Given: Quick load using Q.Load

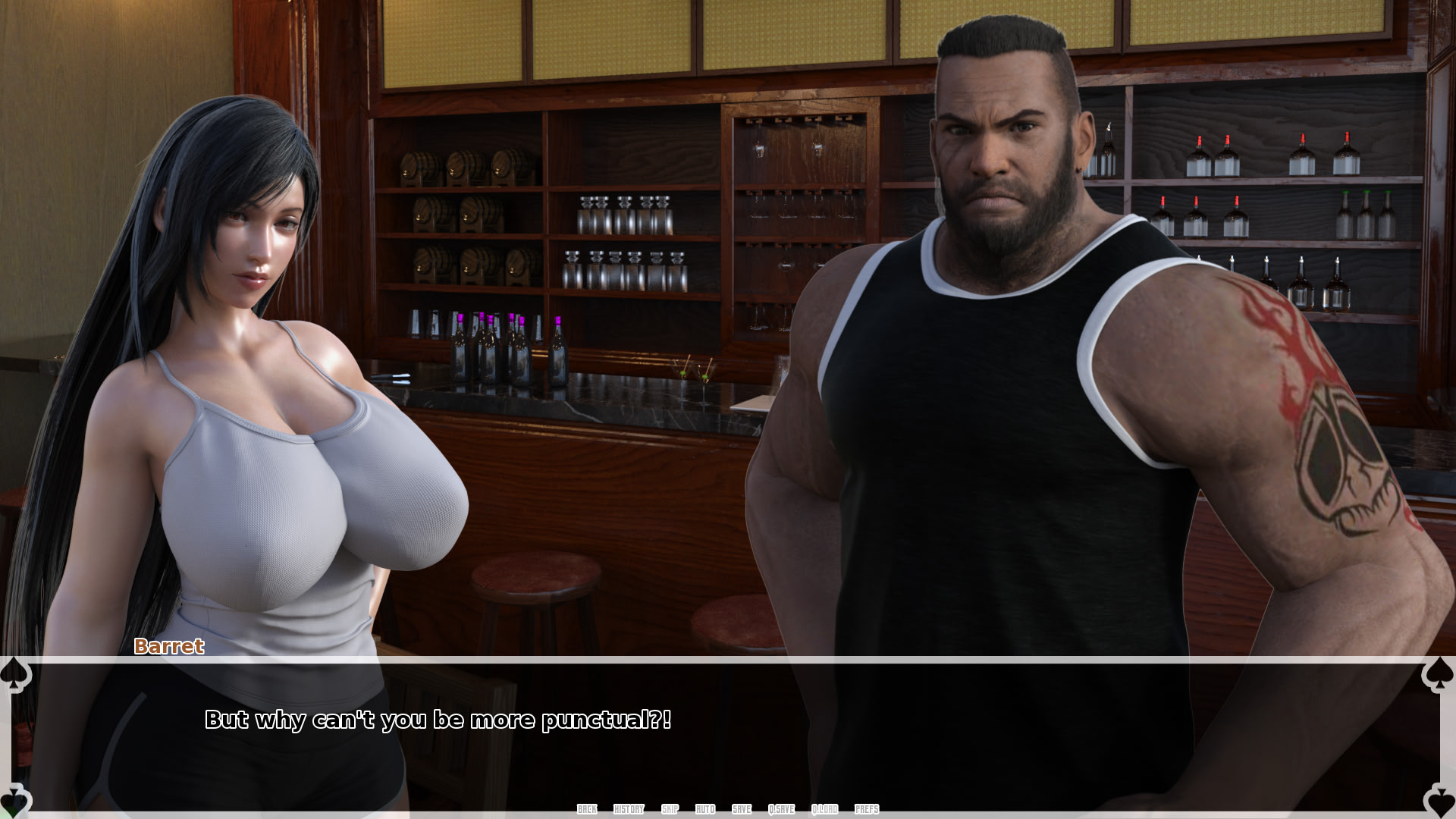Looking at the screenshot, I should tap(824, 809).
